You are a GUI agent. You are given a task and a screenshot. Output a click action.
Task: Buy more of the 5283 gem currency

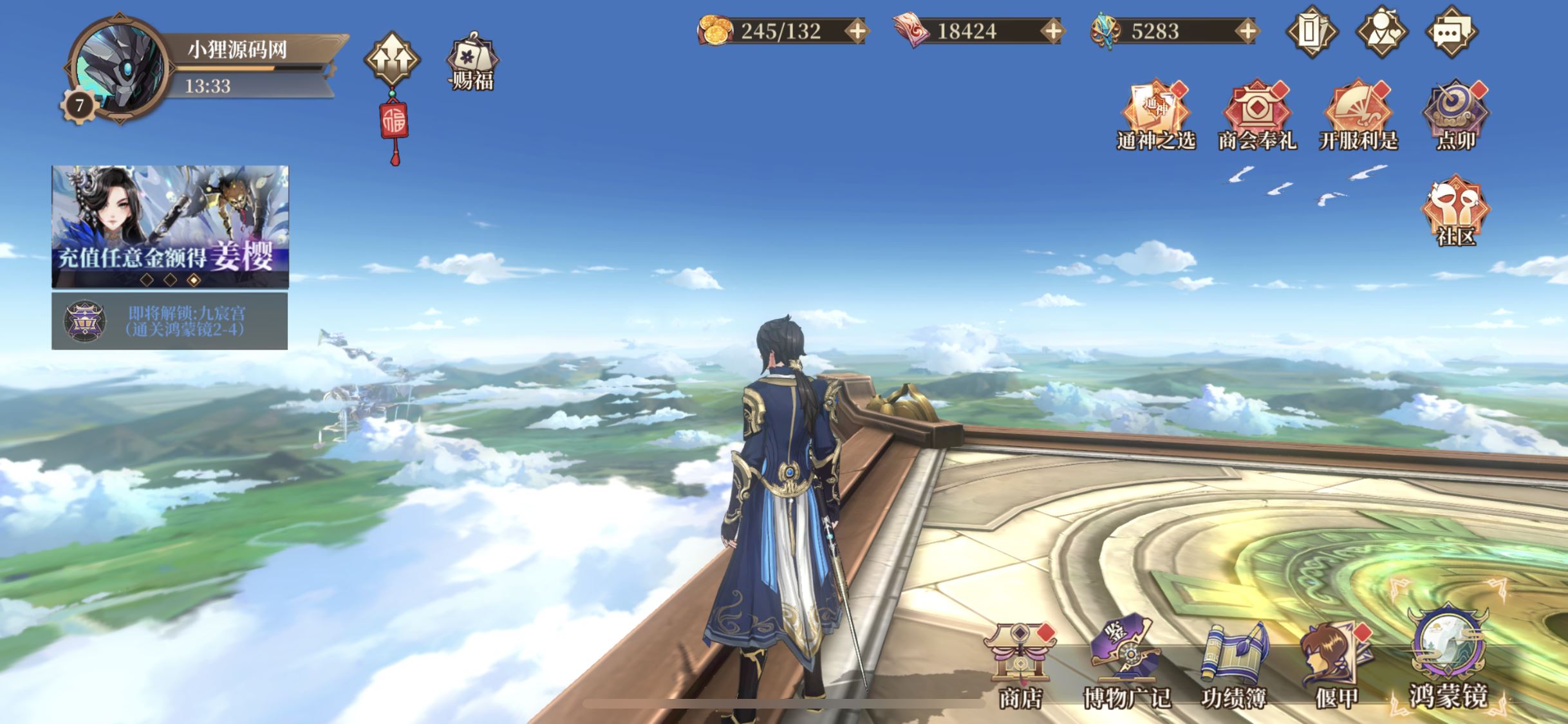[1247, 31]
